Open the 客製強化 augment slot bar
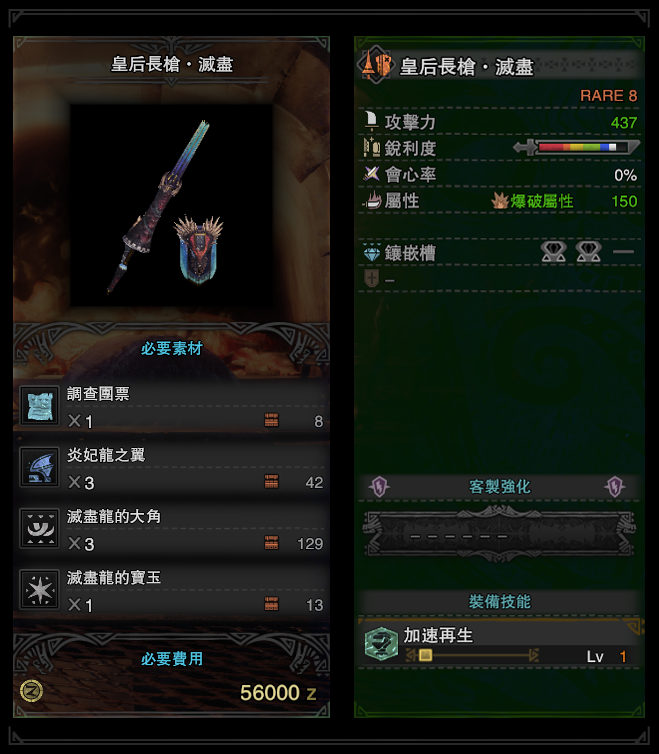Screen dimensions: 659x754 click(x=499, y=533)
